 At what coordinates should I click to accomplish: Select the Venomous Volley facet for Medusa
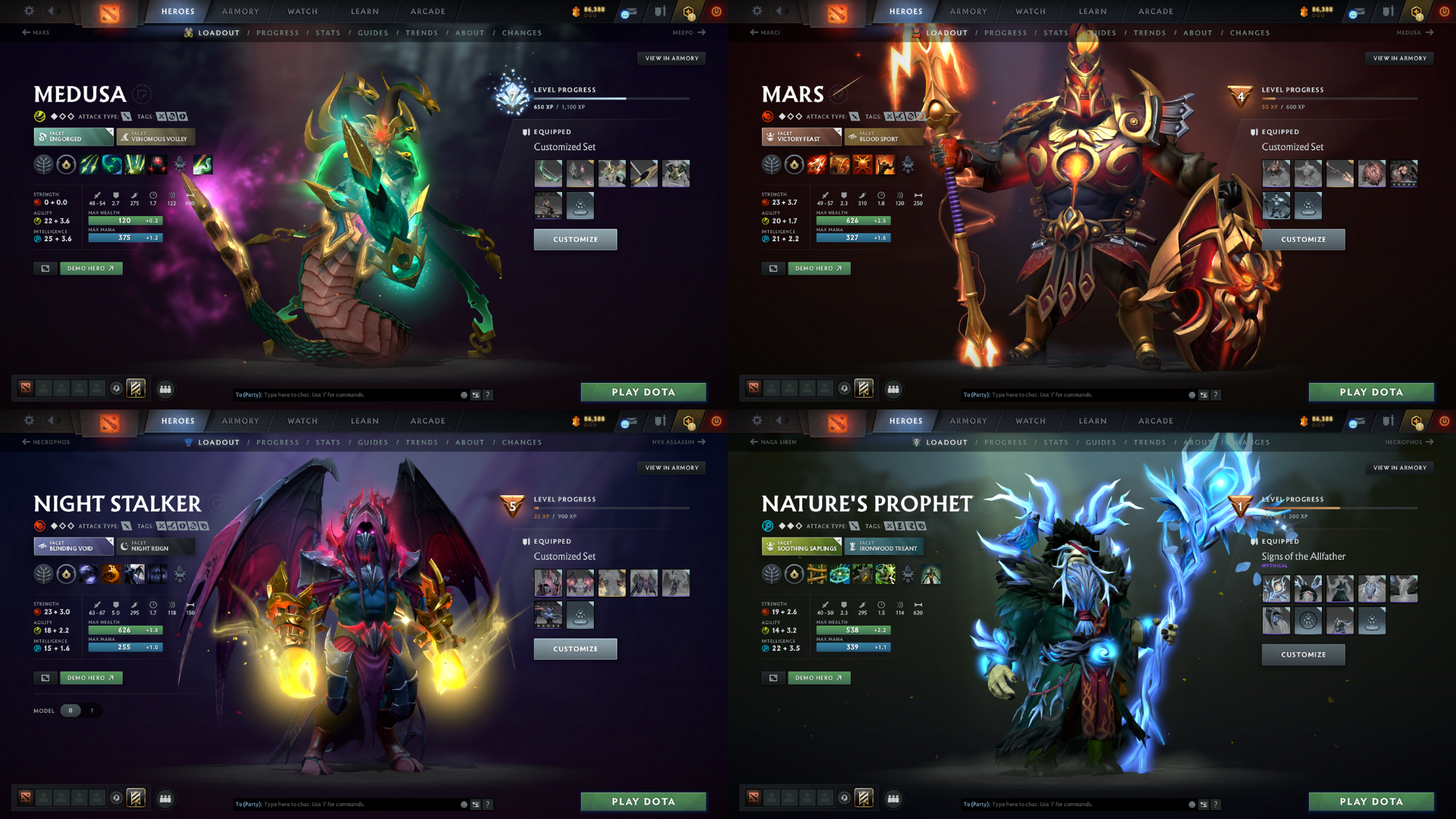point(155,137)
